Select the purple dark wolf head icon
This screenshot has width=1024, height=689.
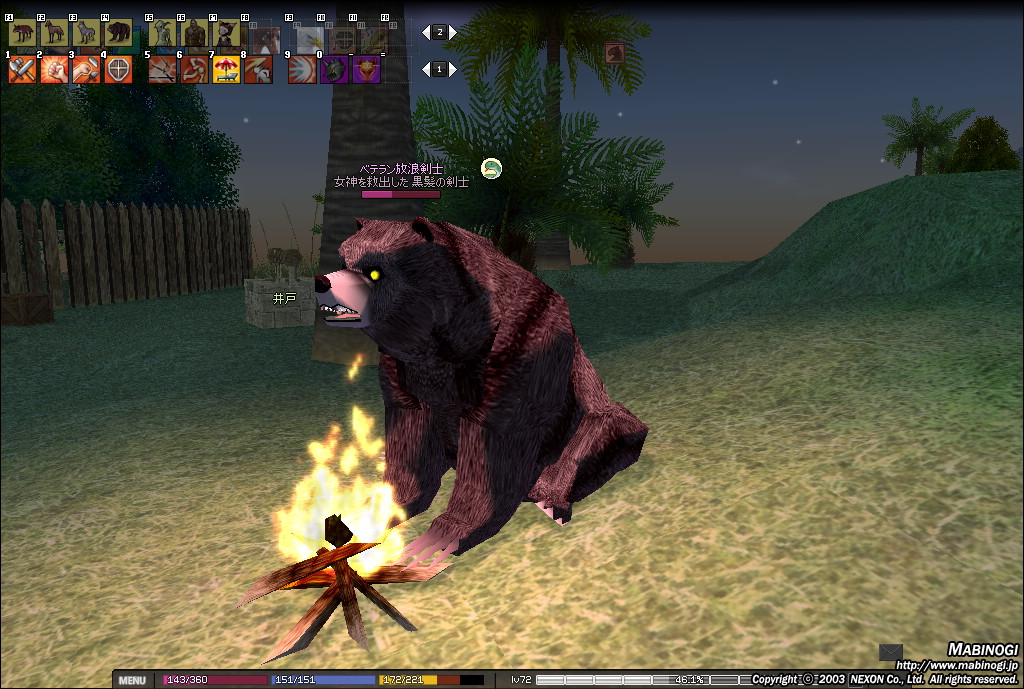coord(334,70)
